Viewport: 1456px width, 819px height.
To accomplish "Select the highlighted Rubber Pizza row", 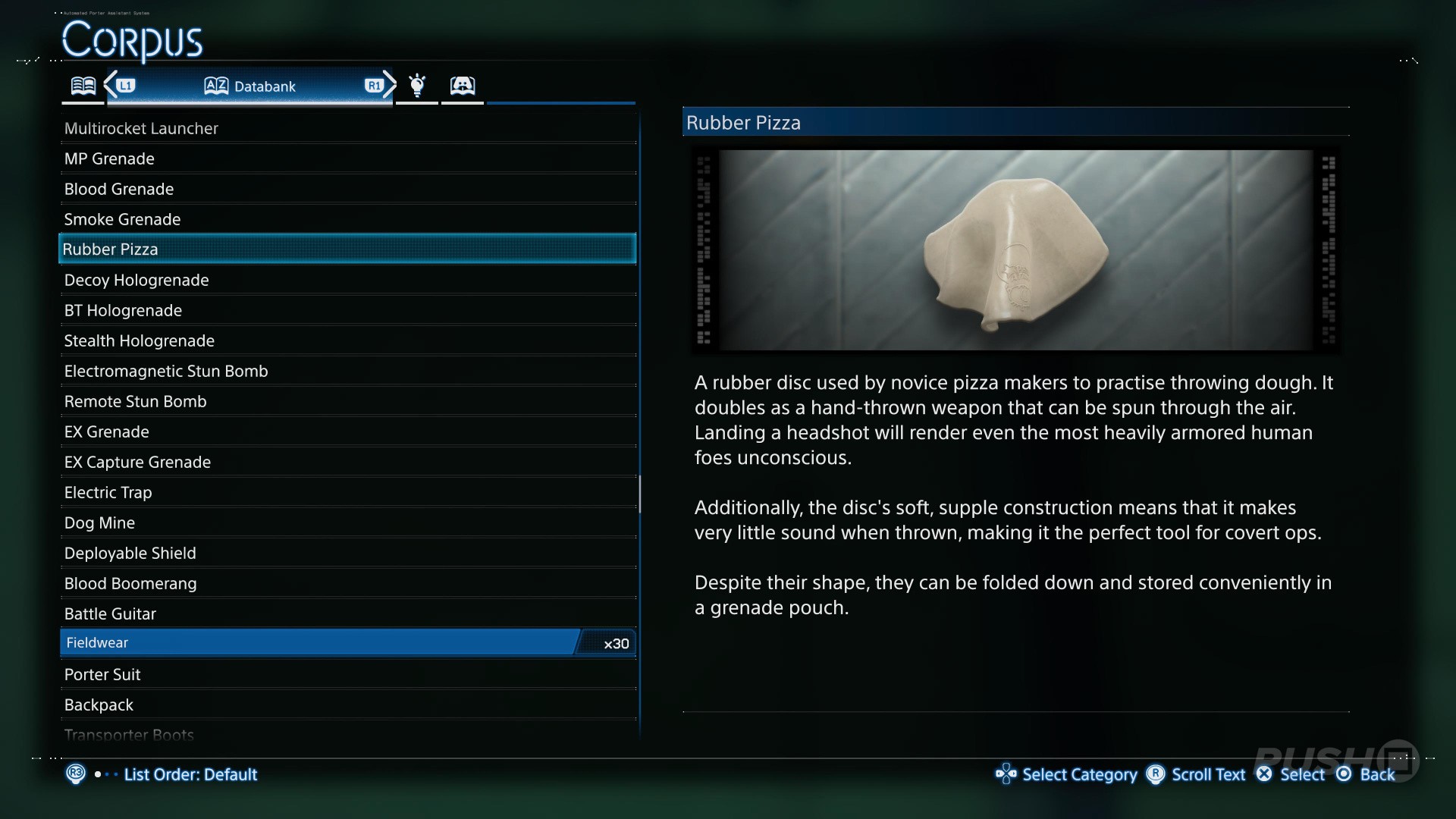I will 347,249.
